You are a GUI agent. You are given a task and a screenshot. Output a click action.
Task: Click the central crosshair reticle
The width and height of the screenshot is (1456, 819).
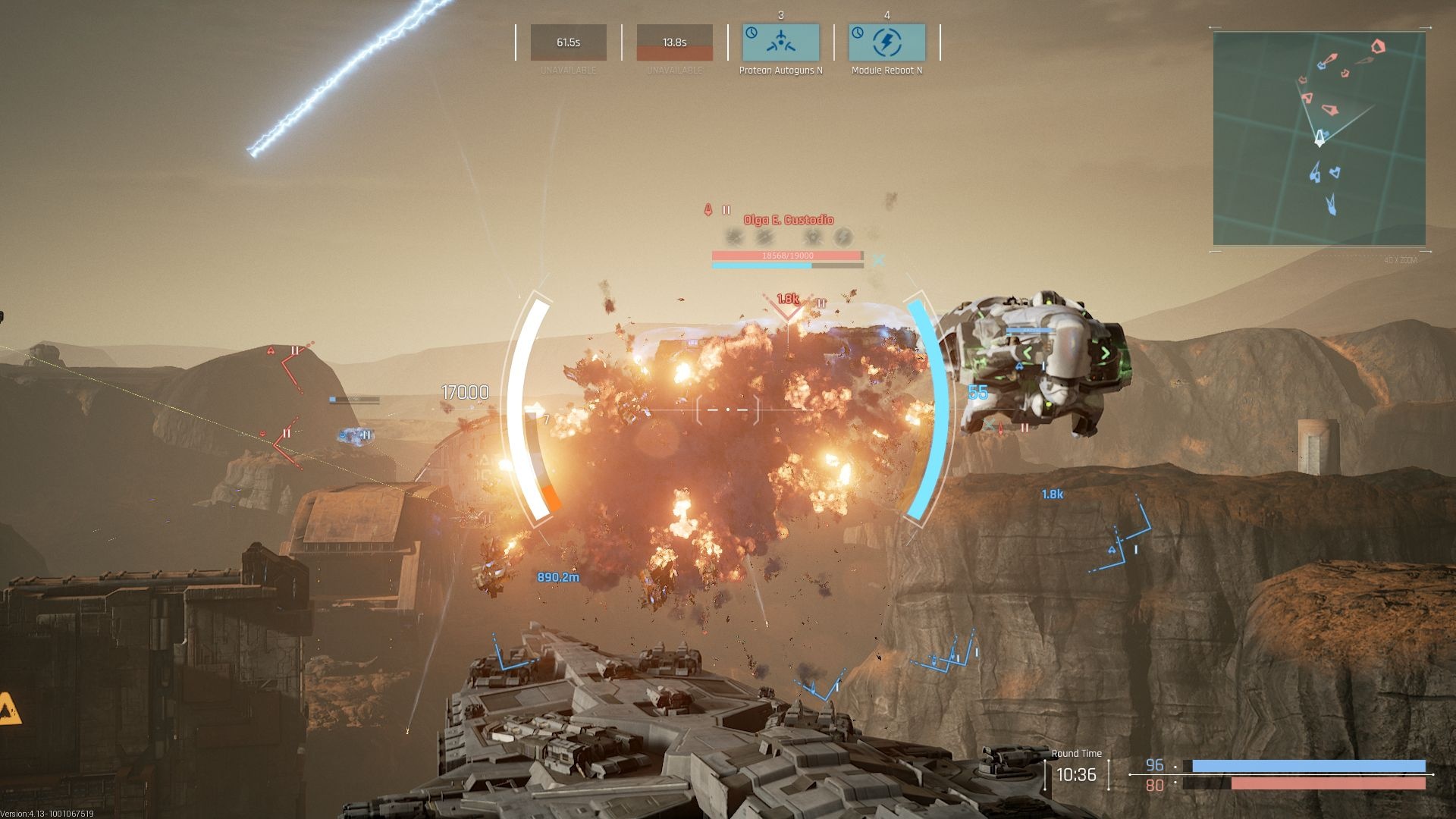[728, 409]
